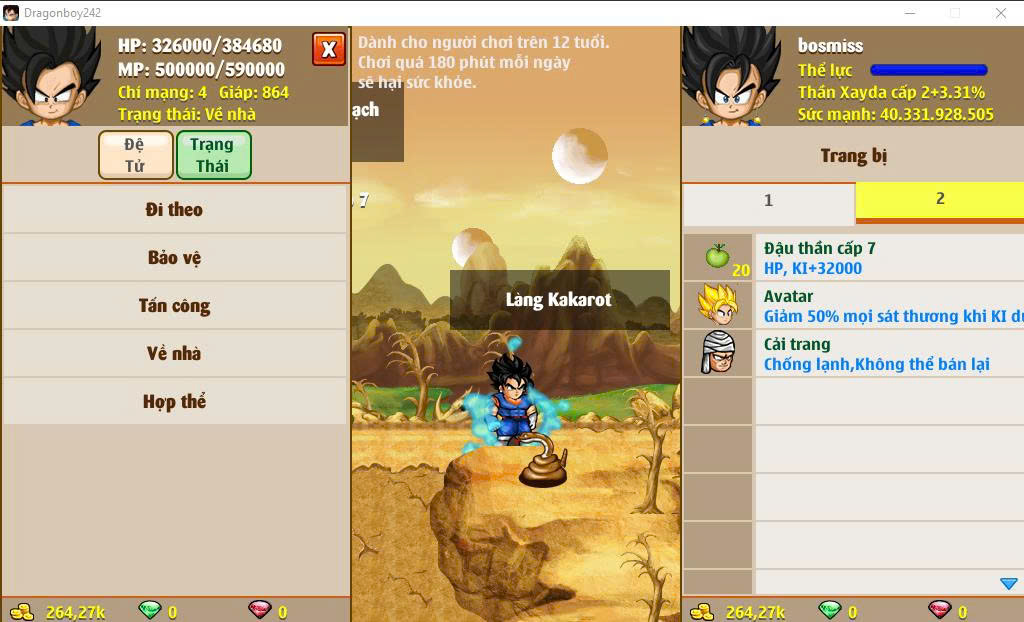Choose the Tấn công command
Image resolution: width=1024 pixels, height=622 pixels.
[174, 306]
